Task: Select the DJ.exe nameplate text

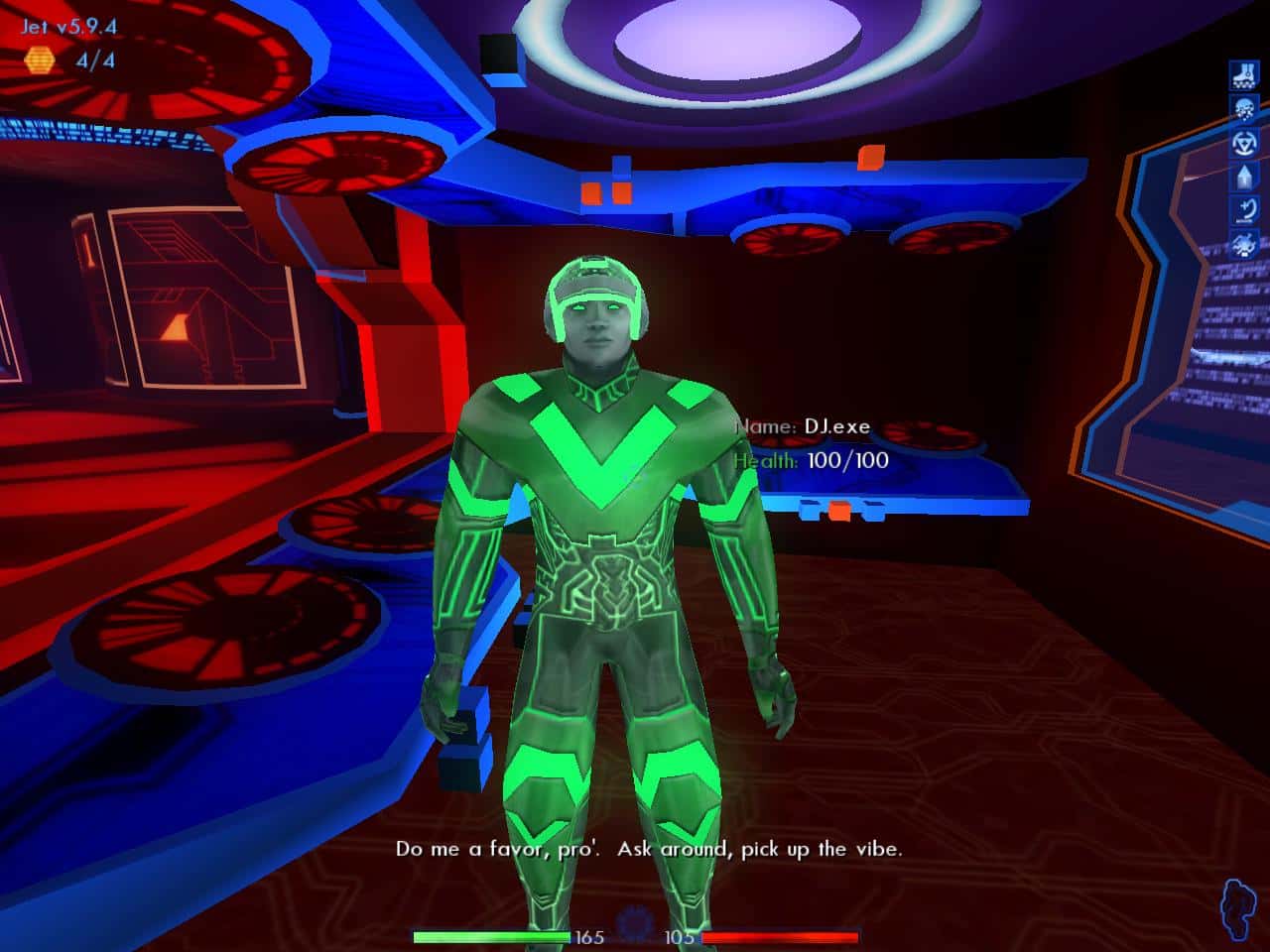Action: coord(836,424)
